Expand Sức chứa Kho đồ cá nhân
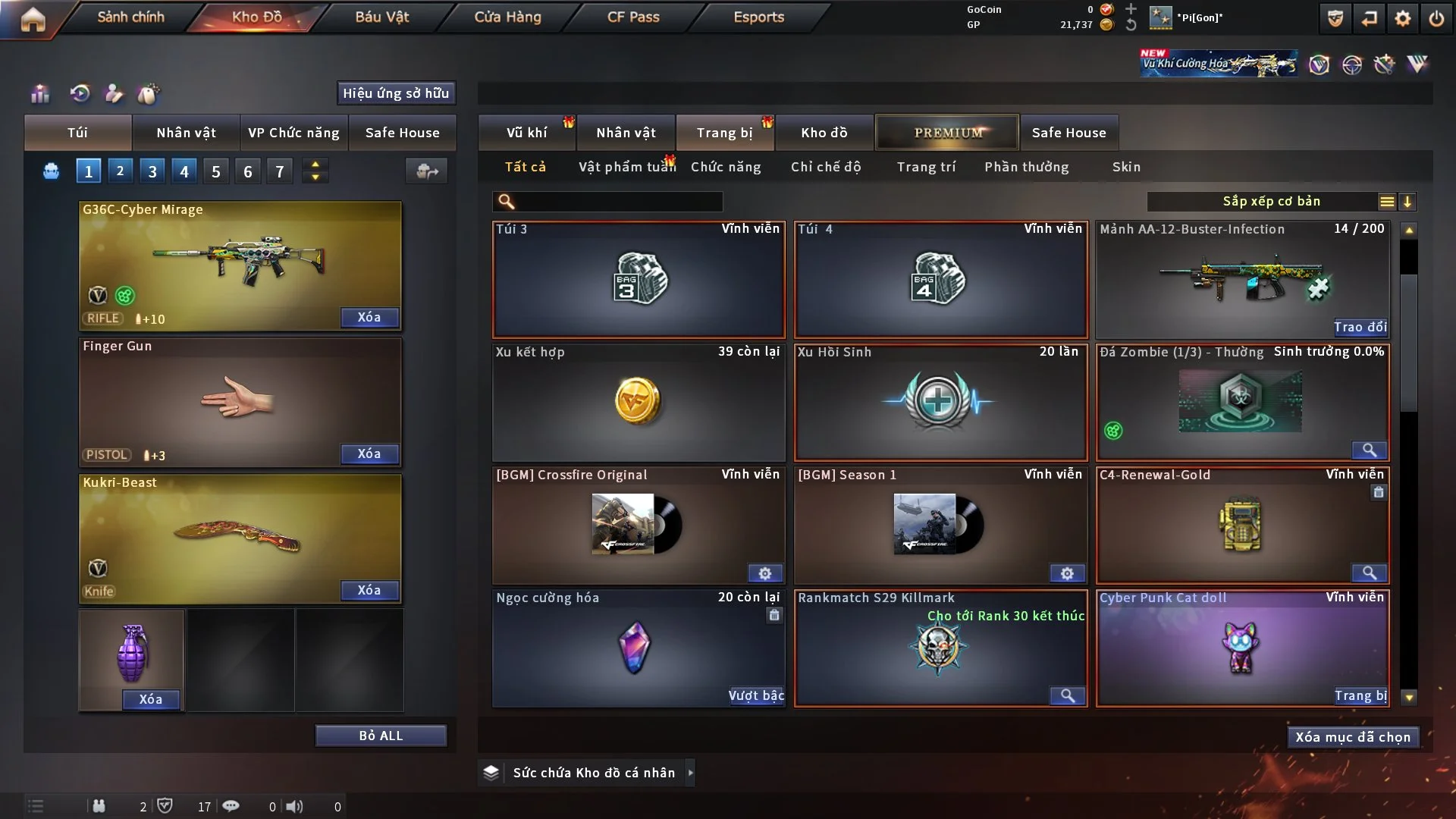 690,773
